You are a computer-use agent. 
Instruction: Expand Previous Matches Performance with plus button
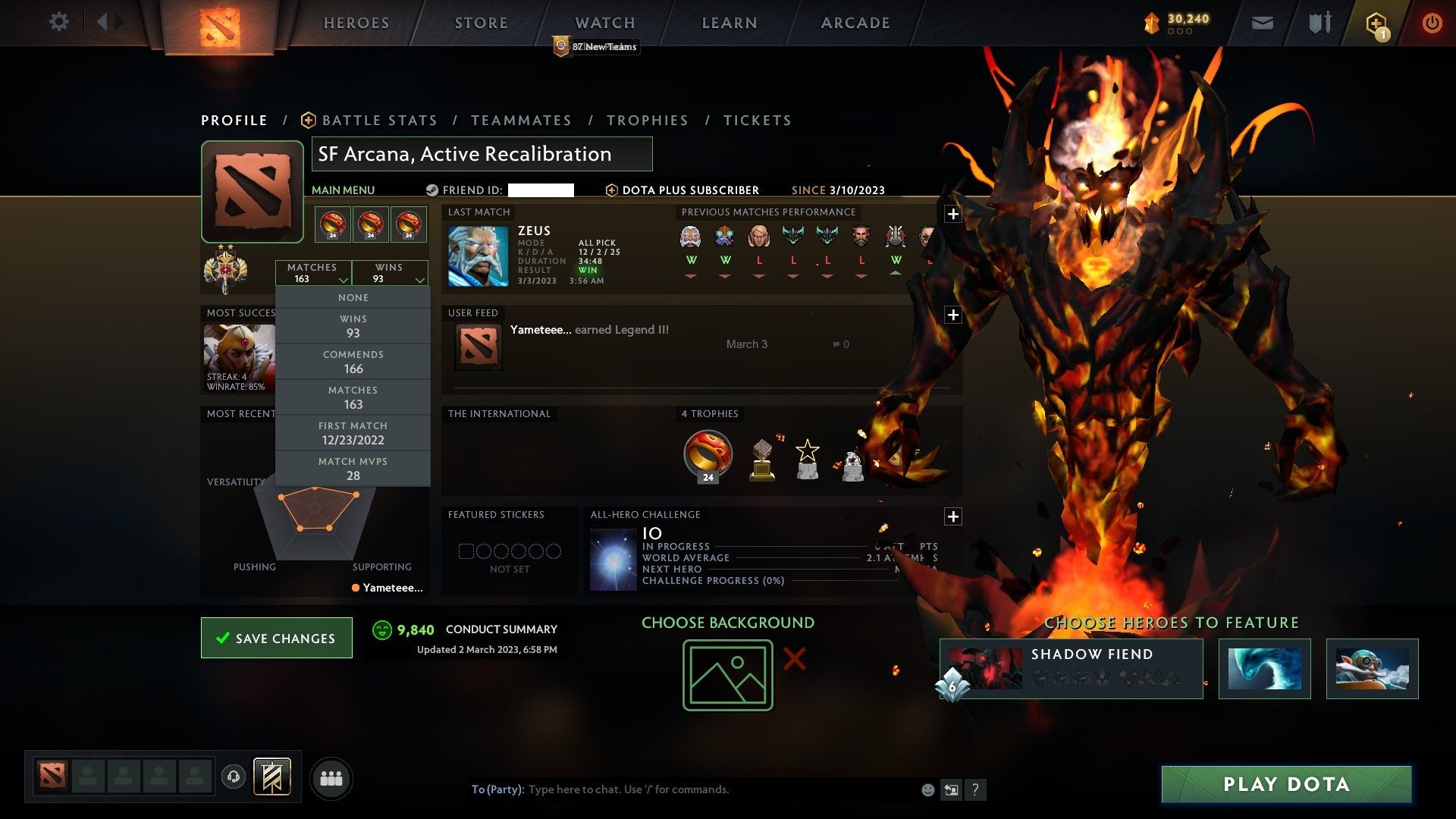click(x=953, y=214)
